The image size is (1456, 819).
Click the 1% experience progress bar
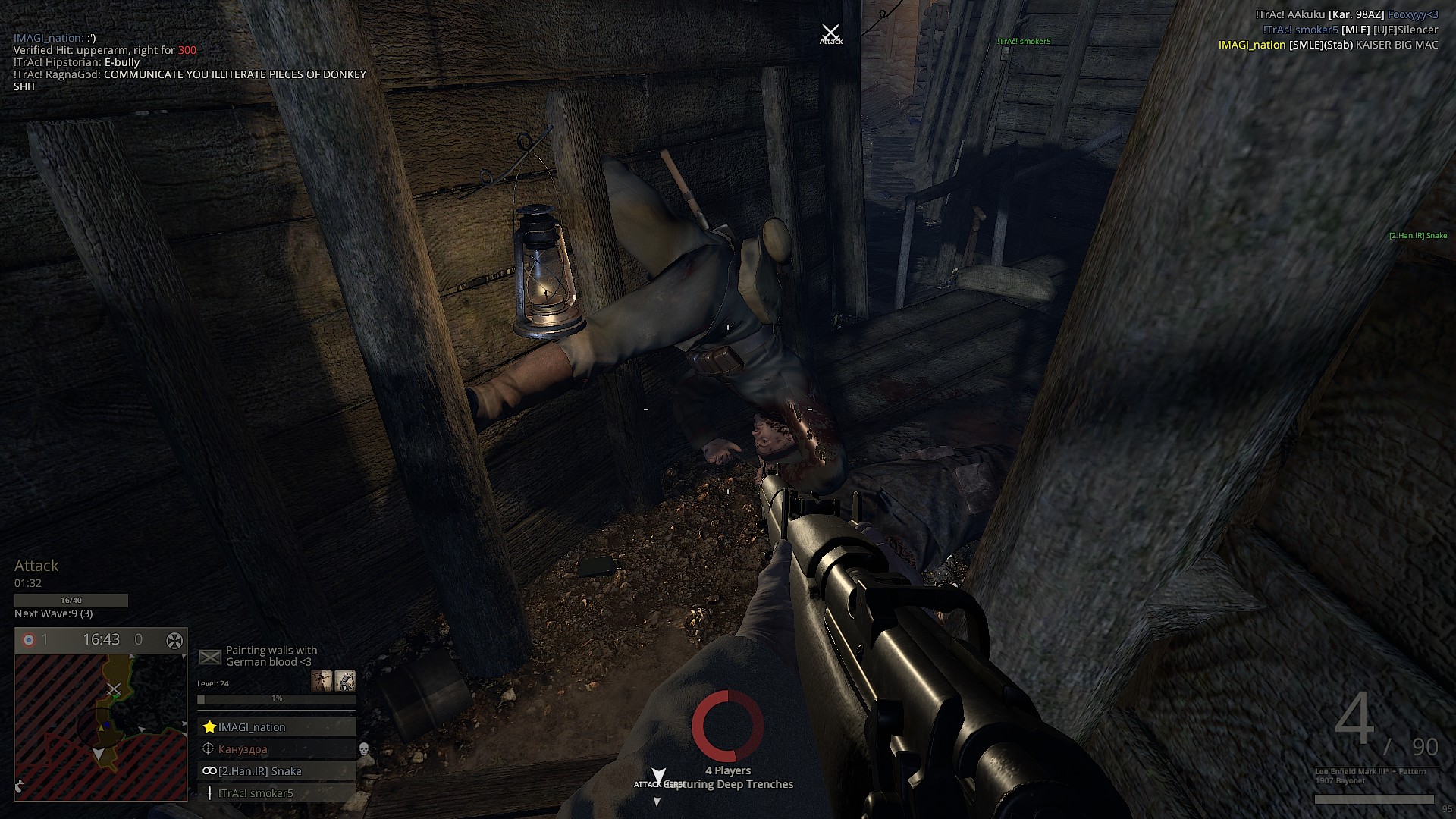[x=277, y=698]
